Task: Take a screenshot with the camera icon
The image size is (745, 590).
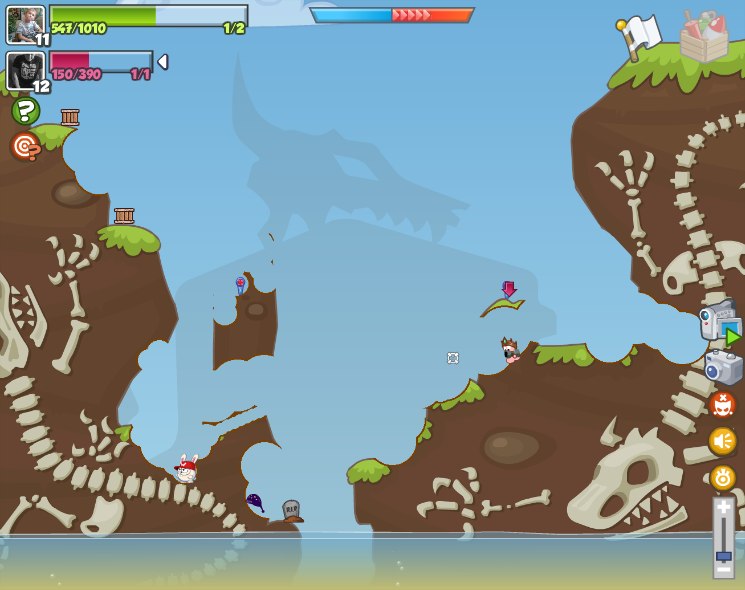Action: click(x=723, y=367)
